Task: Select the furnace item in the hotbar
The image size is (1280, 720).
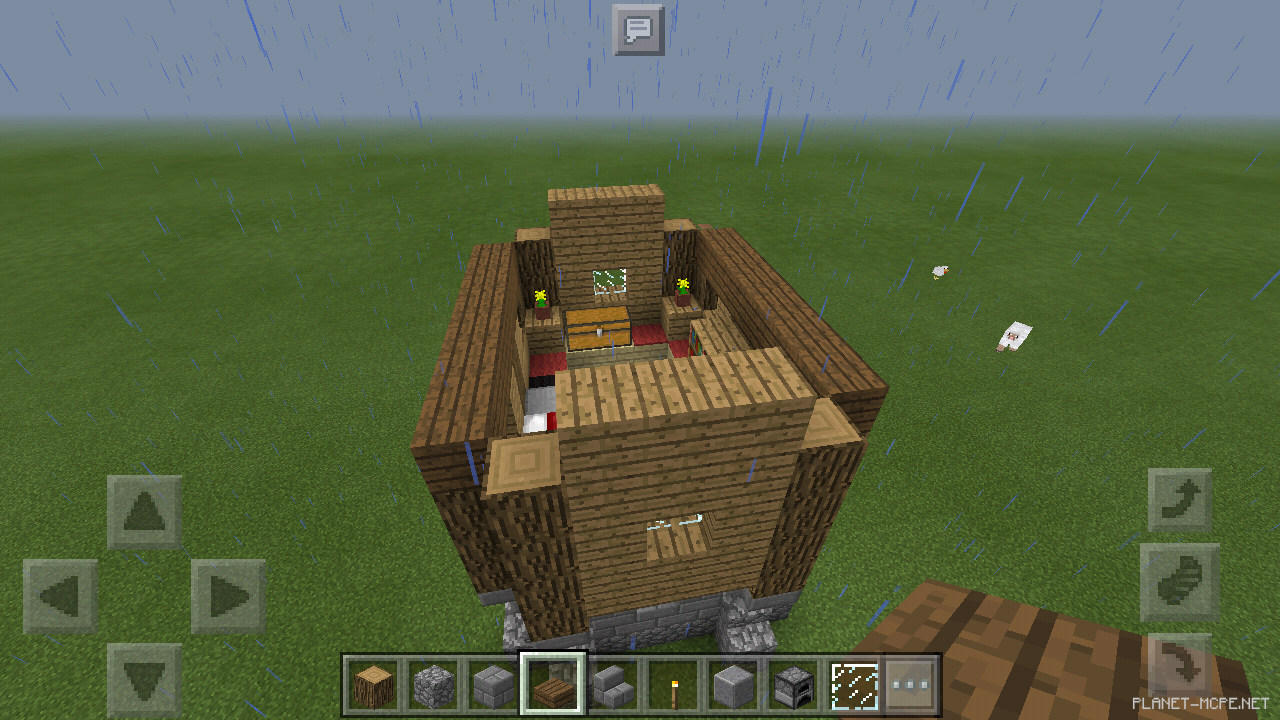Action: (792, 682)
